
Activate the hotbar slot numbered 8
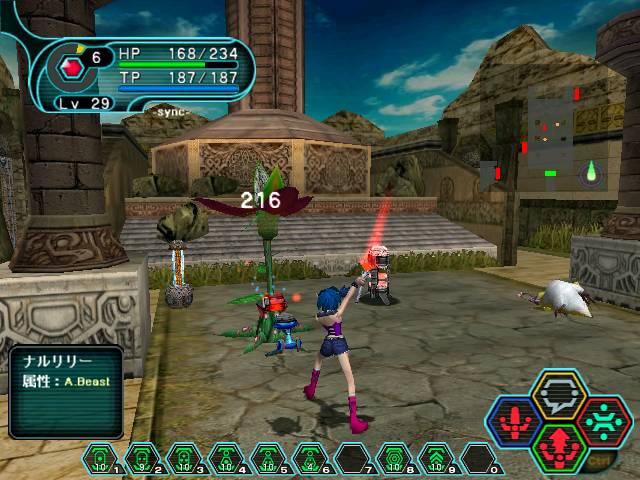point(394,457)
